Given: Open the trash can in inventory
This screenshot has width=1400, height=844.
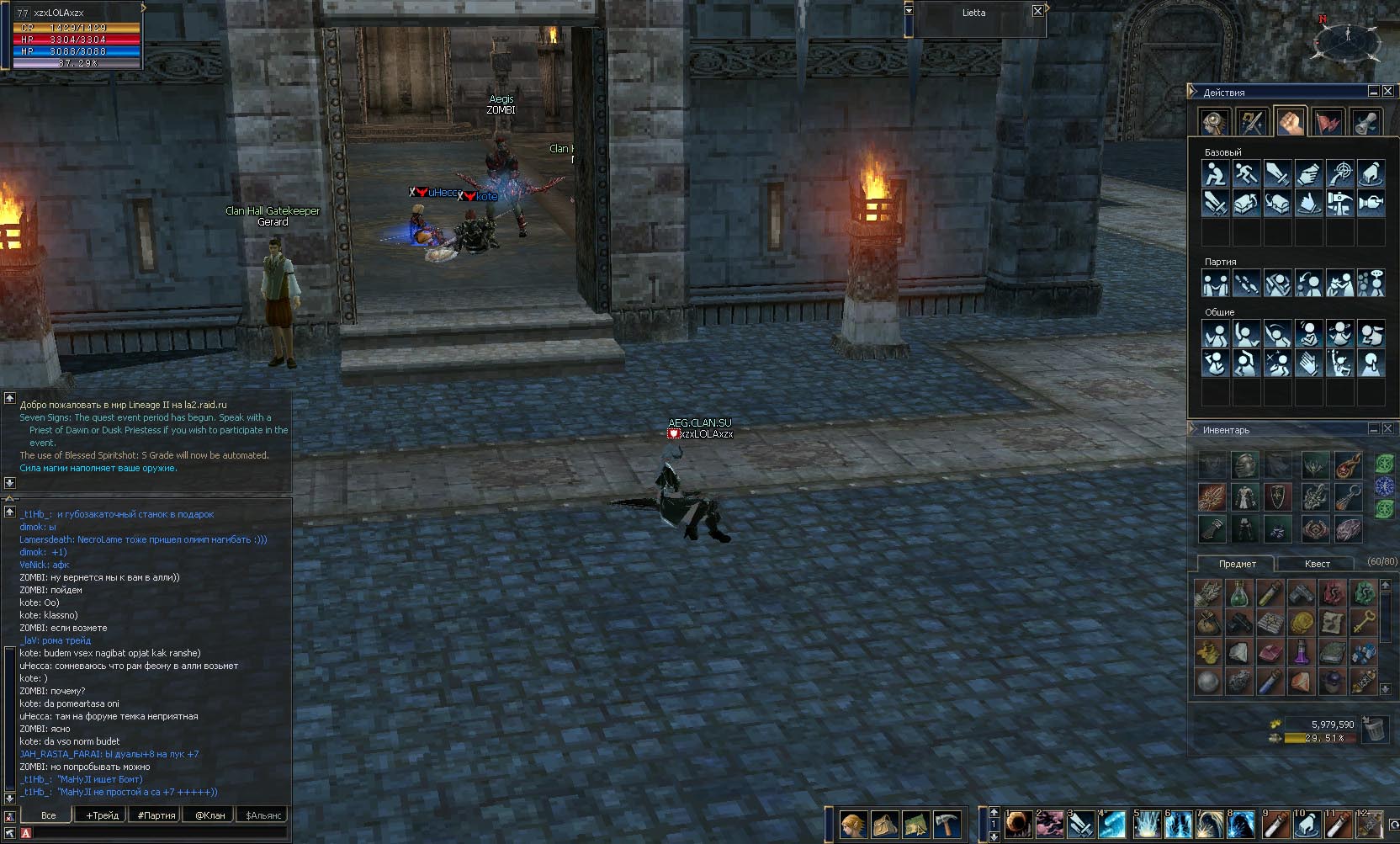Looking at the screenshot, I should 1375,729.
